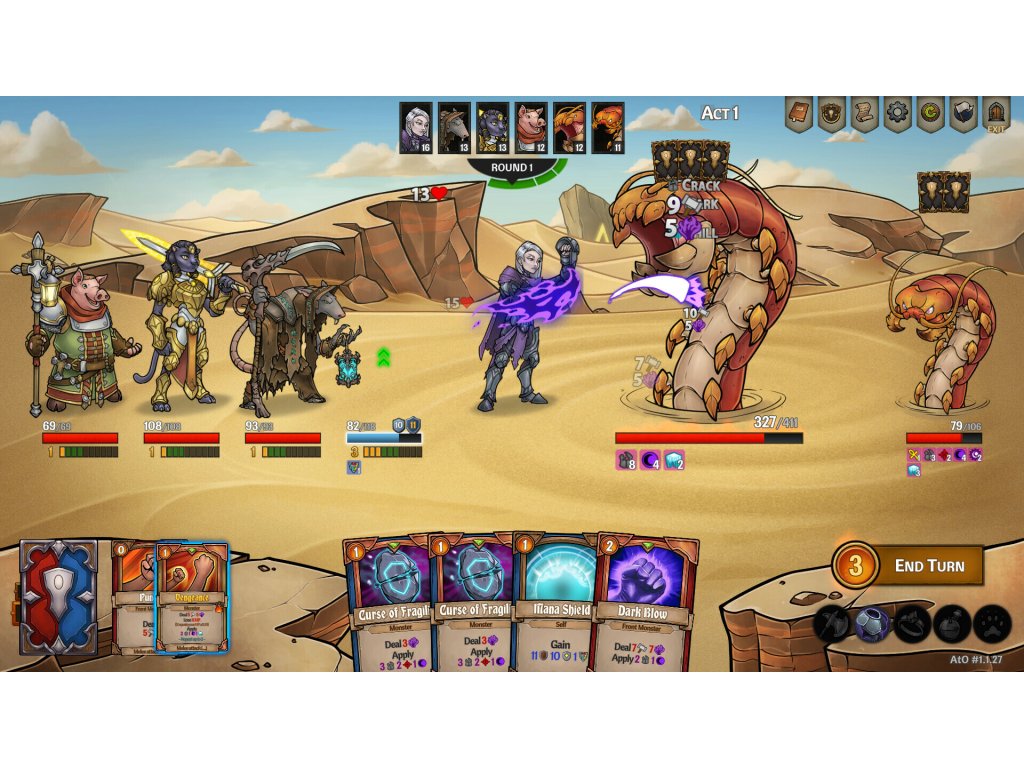Open the red and blue shield deck pile
The image size is (1024, 768).
pos(59,597)
